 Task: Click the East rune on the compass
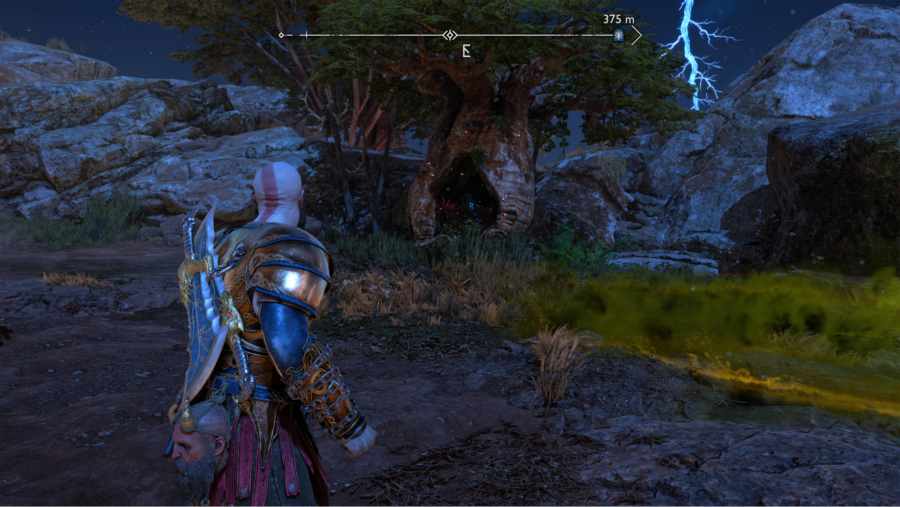click(x=466, y=48)
